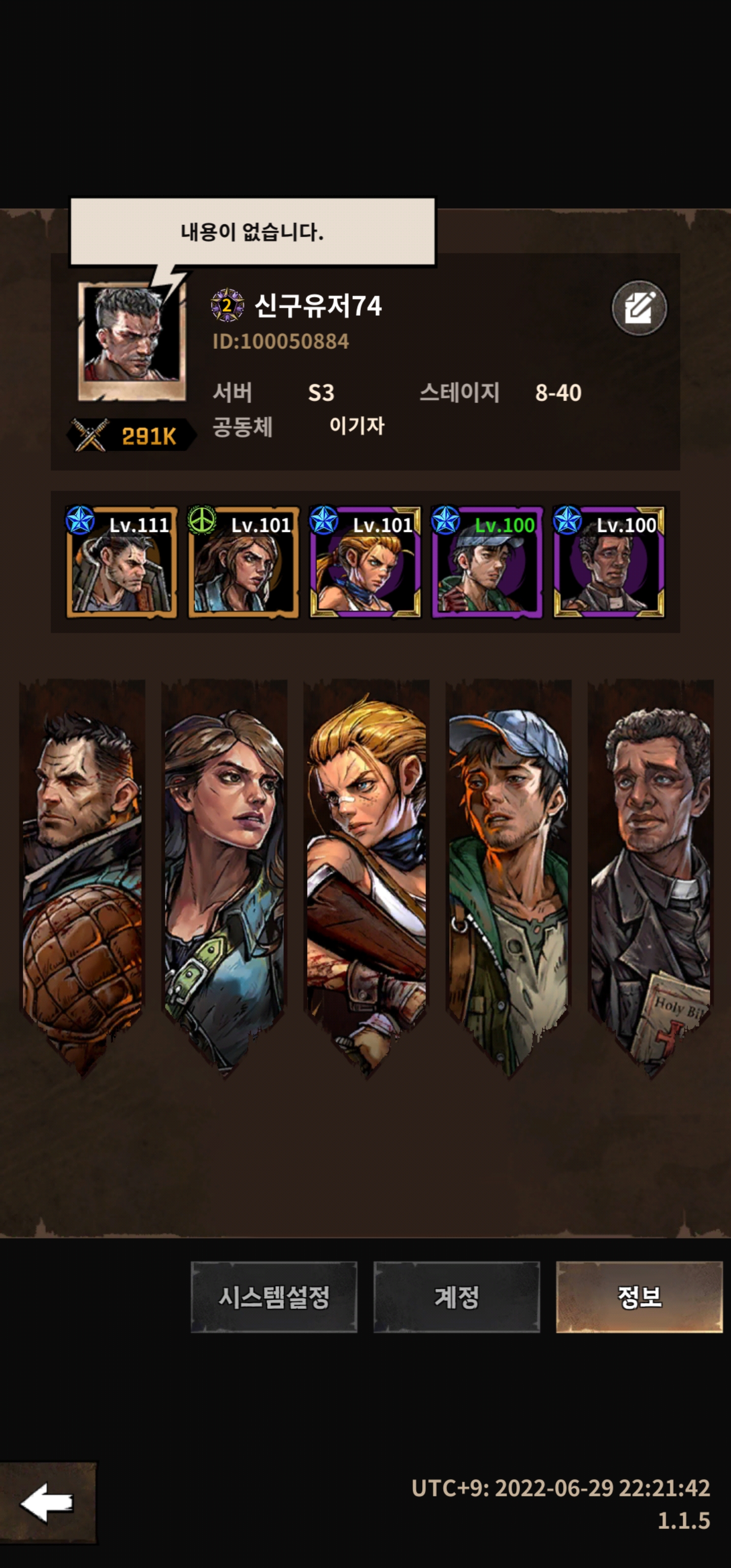Tap the rank 2 badge beside the name
Screen dimensions: 731x1568
[x=227, y=305]
